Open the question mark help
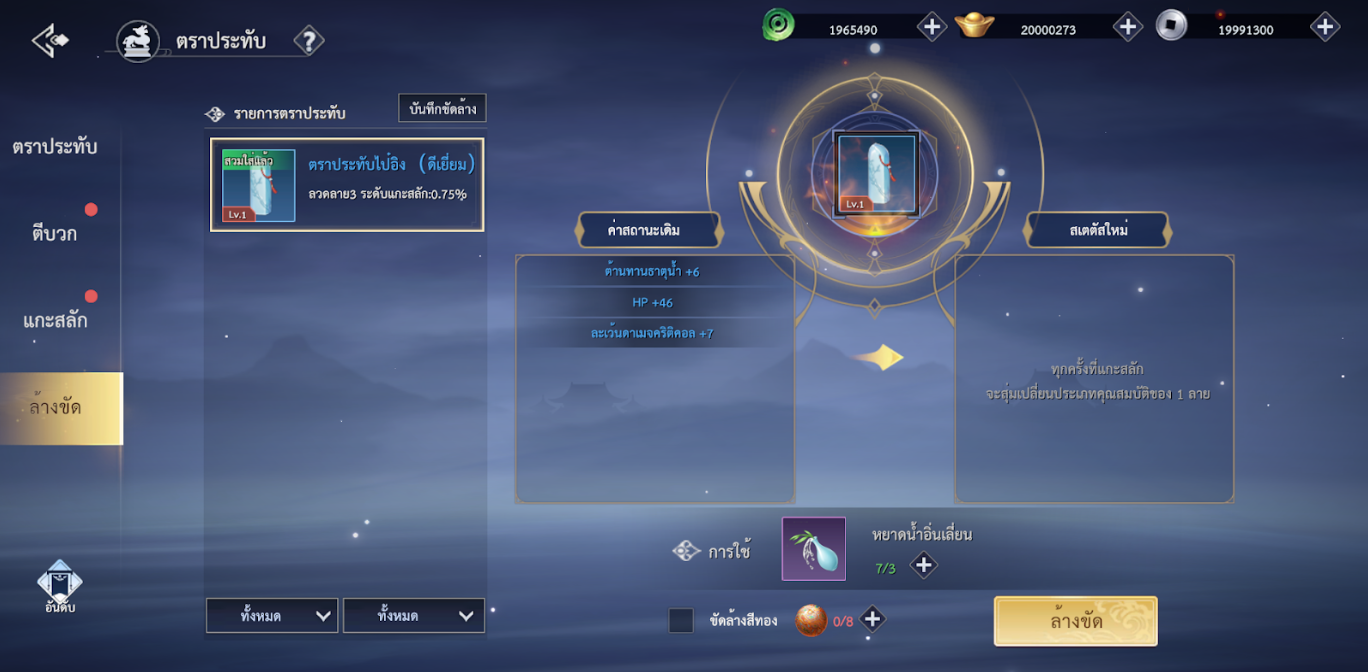Screen dimensions: 1368x672 (309, 41)
